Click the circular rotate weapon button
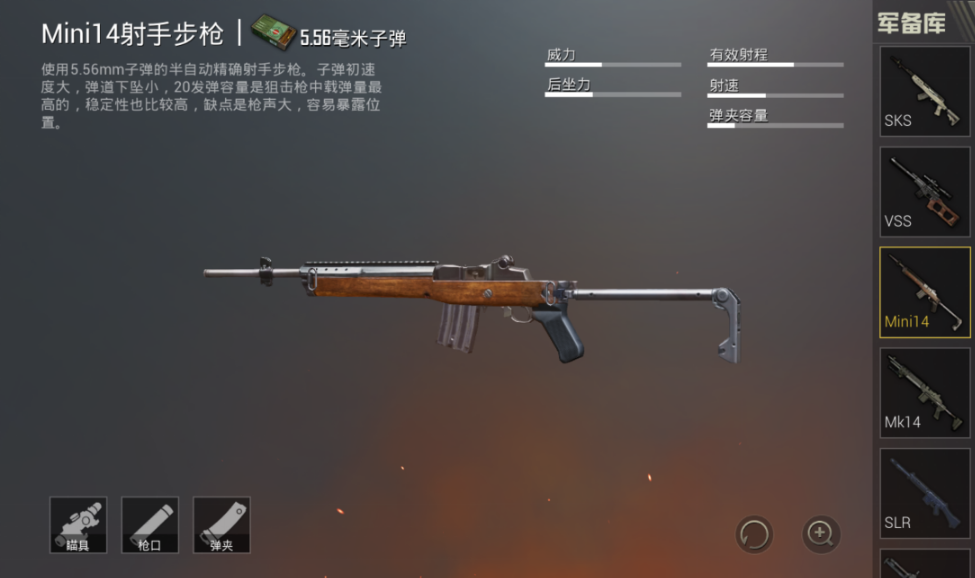This screenshot has width=975, height=578. point(754,534)
